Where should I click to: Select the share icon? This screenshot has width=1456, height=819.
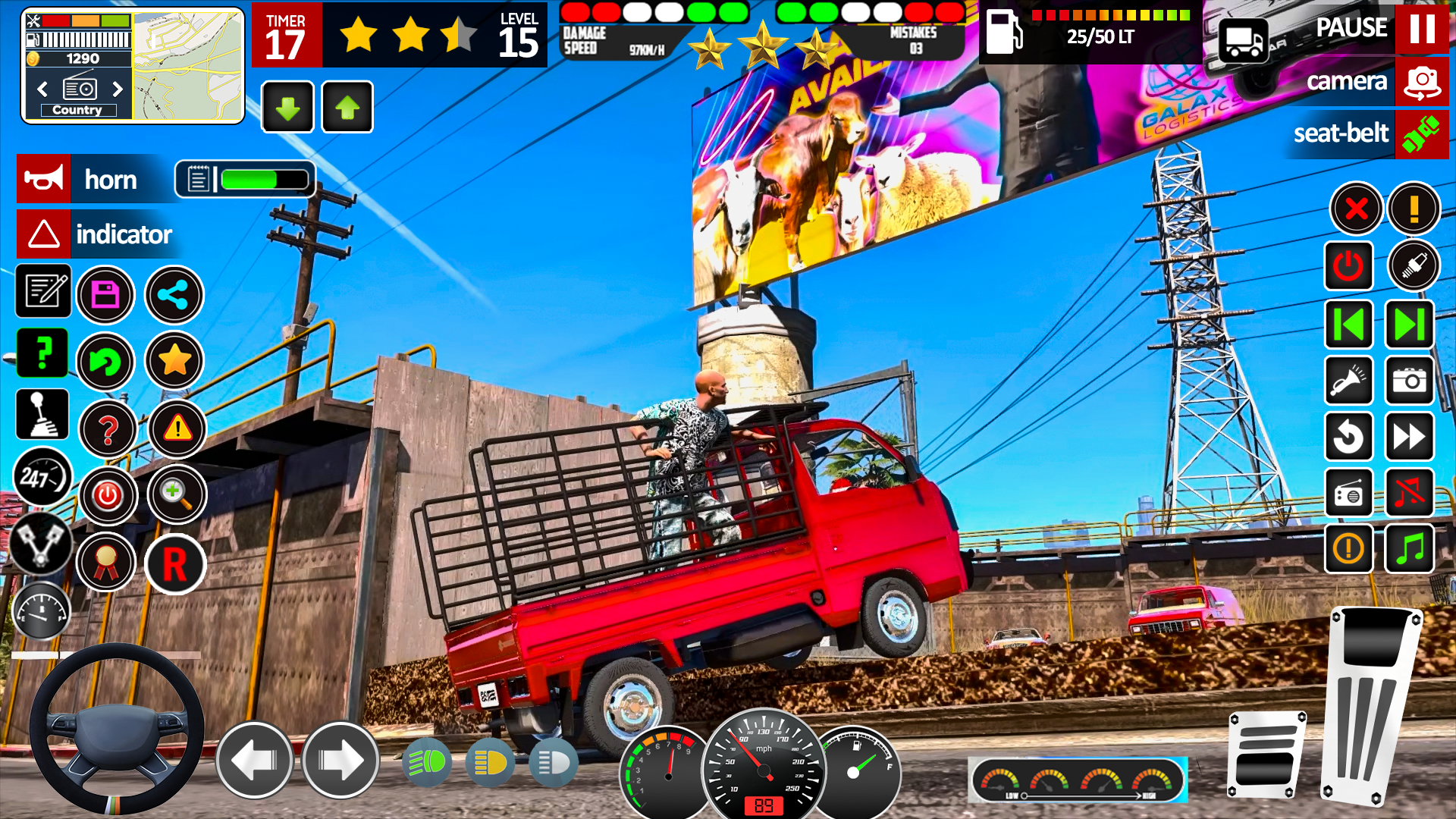tap(174, 295)
